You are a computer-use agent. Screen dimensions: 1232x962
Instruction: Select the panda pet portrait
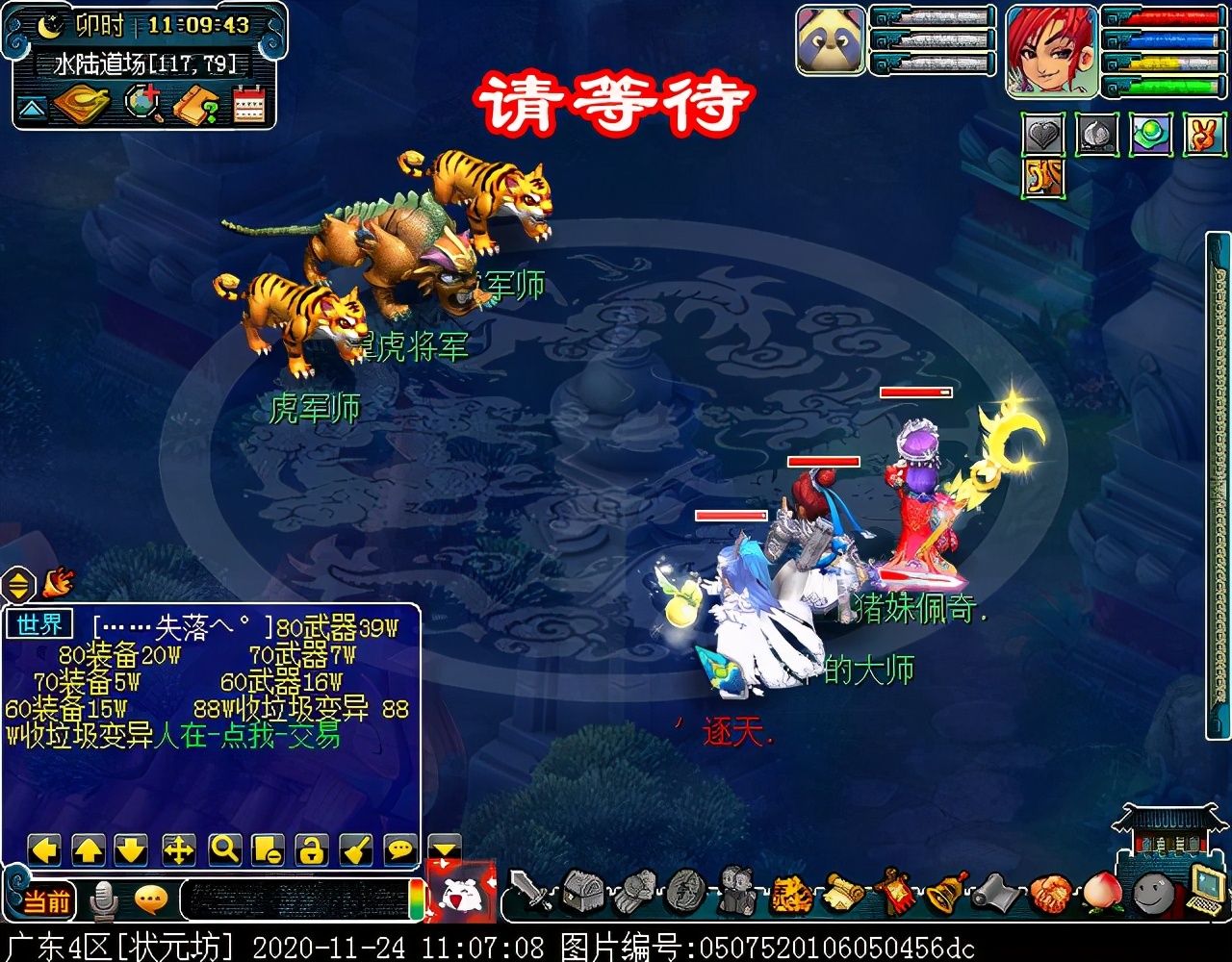831,40
